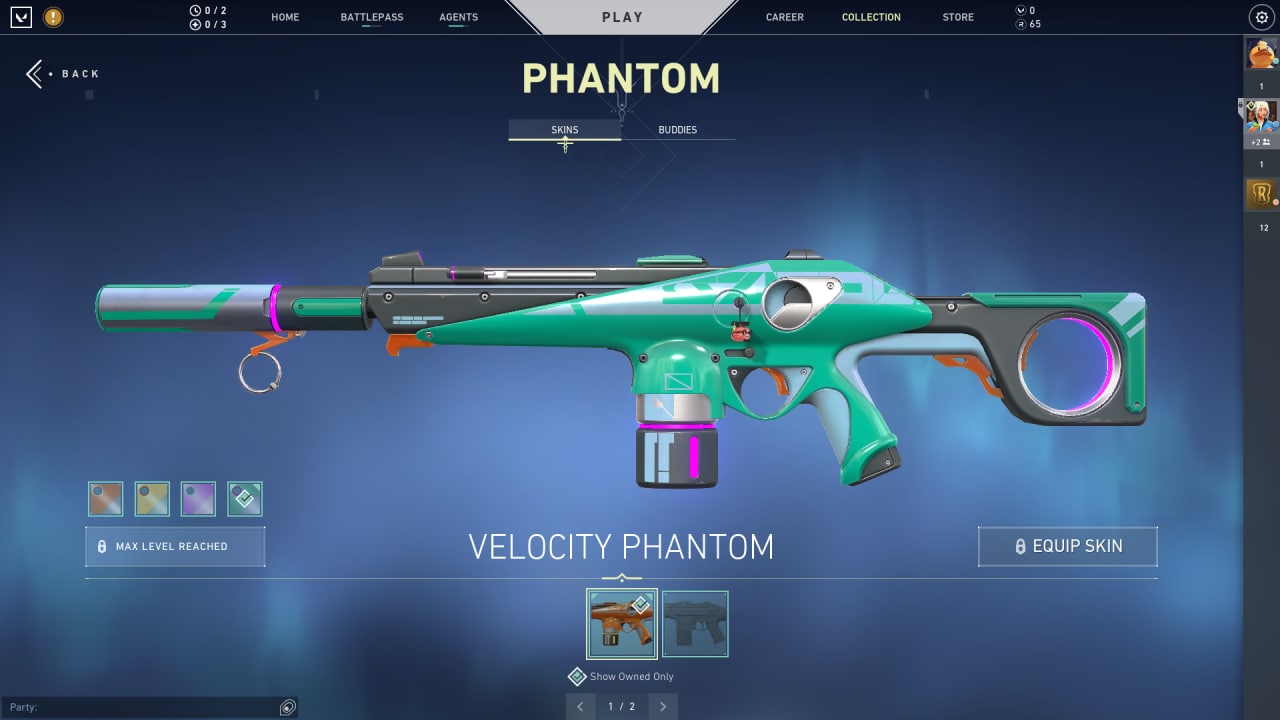This screenshot has height=720, width=1280.
Task: Equip the Velocity Phantom skin
Action: click(1067, 547)
